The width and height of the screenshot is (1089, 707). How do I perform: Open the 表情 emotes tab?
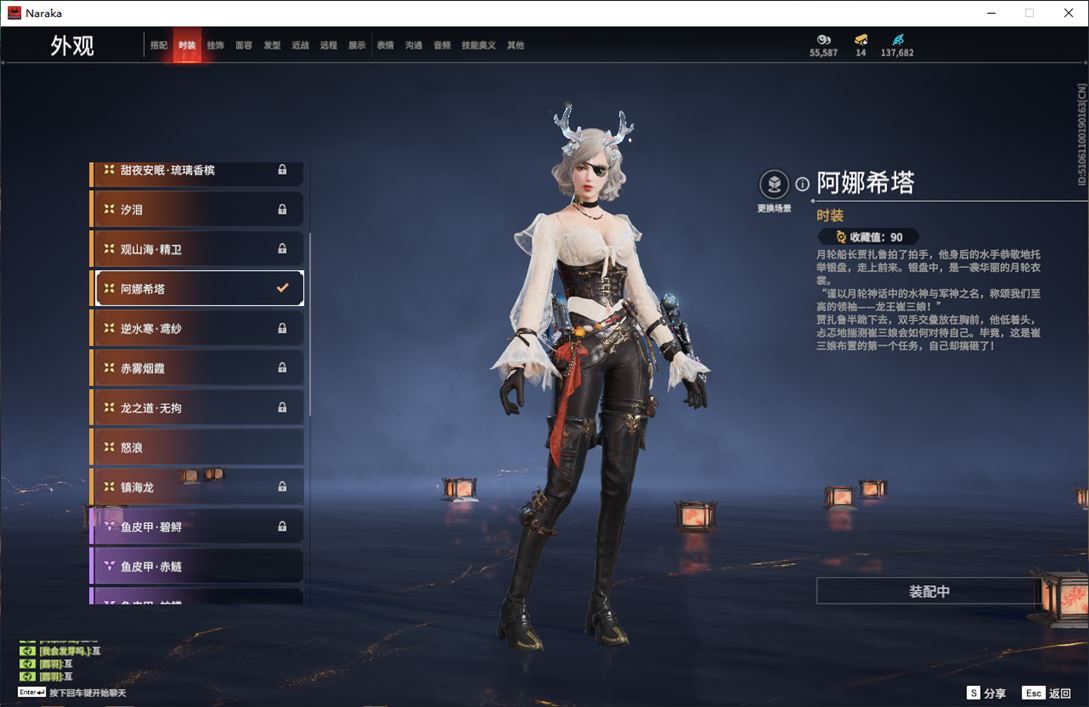(x=385, y=46)
